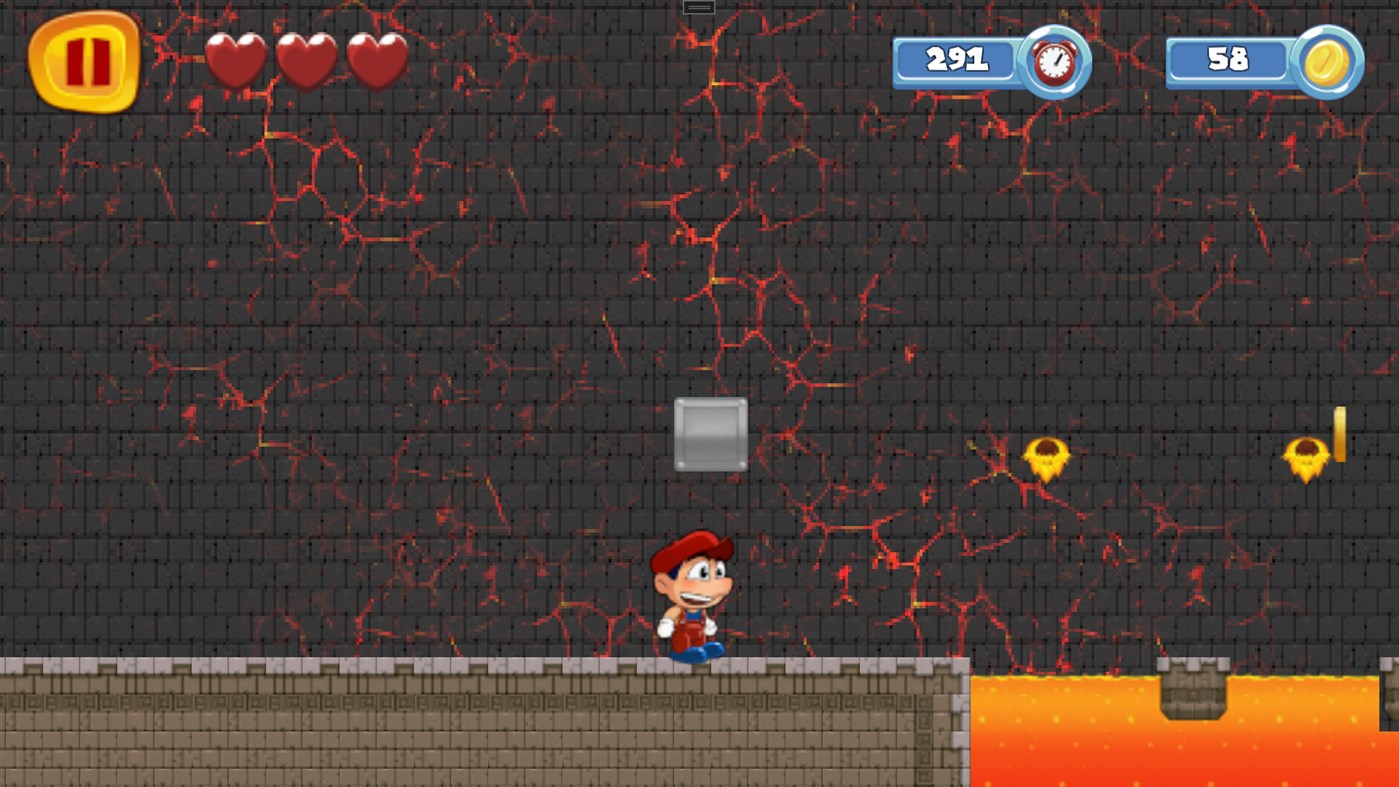Select the coin counter showing 58
Image resolution: width=1399 pixels, height=787 pixels.
click(1230, 60)
